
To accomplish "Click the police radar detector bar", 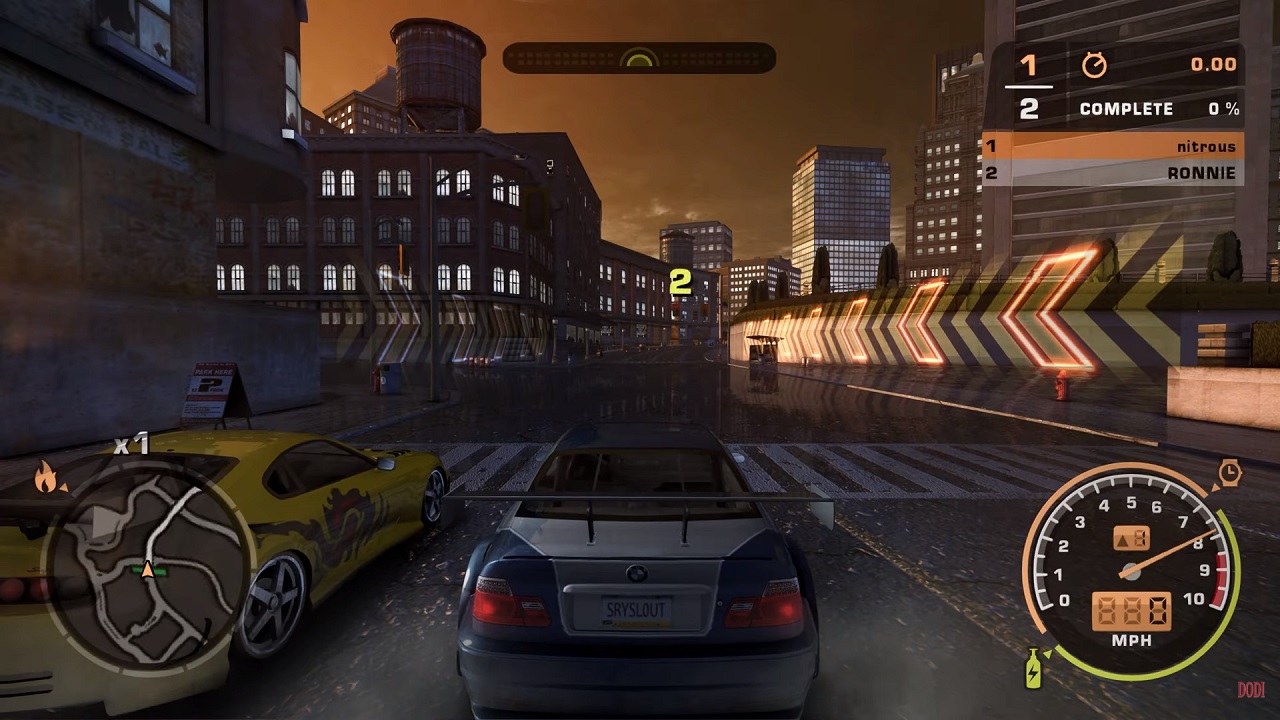I will [x=639, y=58].
